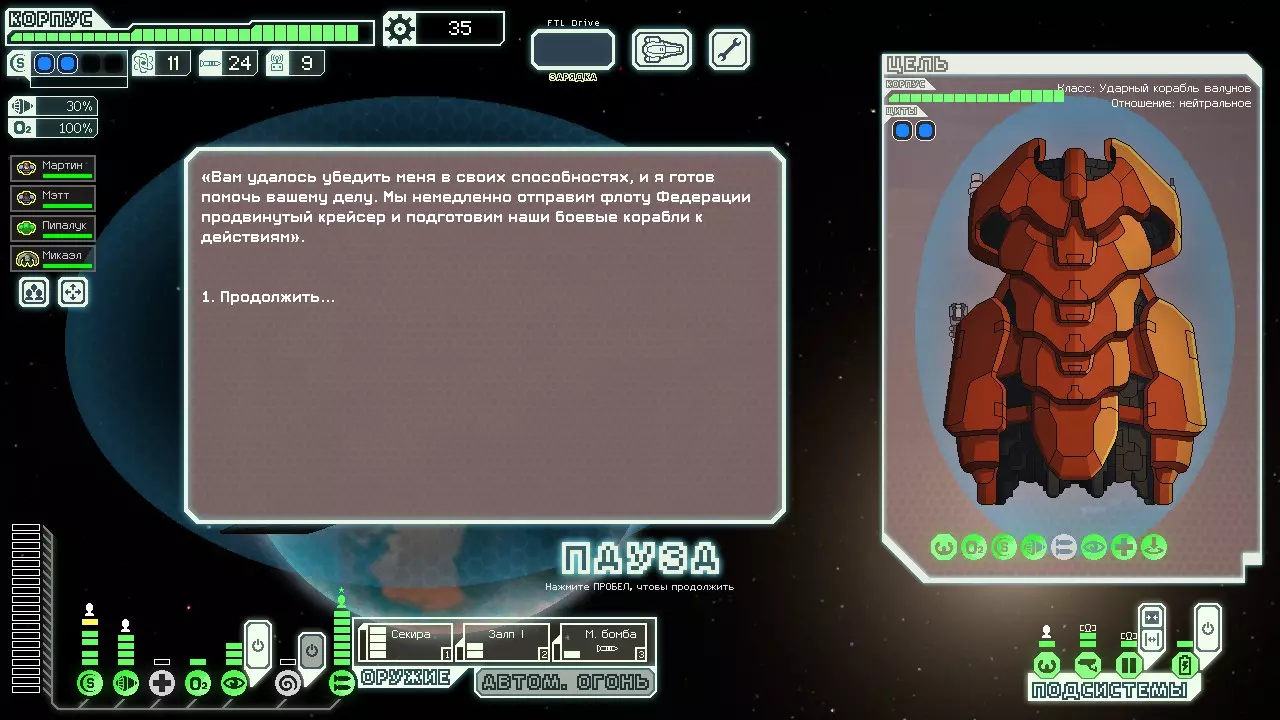Viewport: 1280px width, 720px height.
Task: Click the shields system icon
Action: click(90, 684)
